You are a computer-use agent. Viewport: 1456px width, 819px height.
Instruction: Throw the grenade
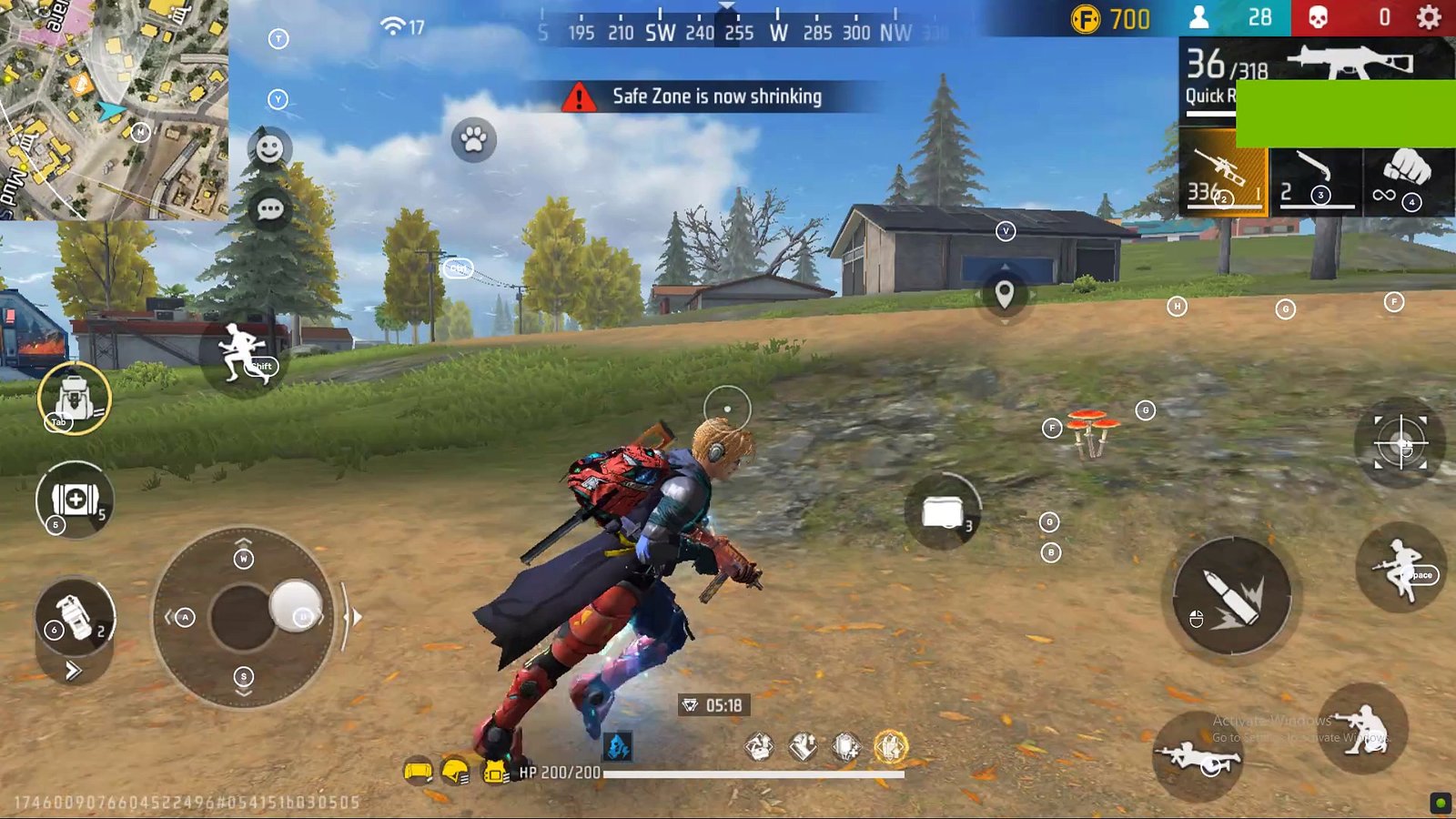[75, 616]
